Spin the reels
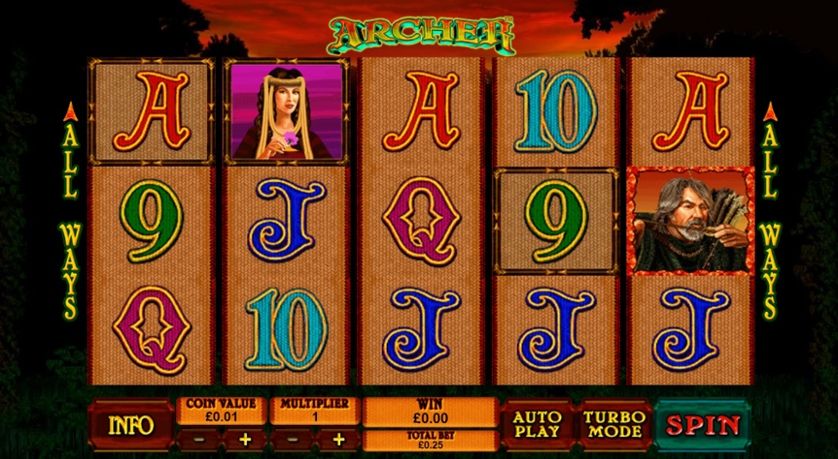Viewport: 838px width, 459px height. (703, 424)
